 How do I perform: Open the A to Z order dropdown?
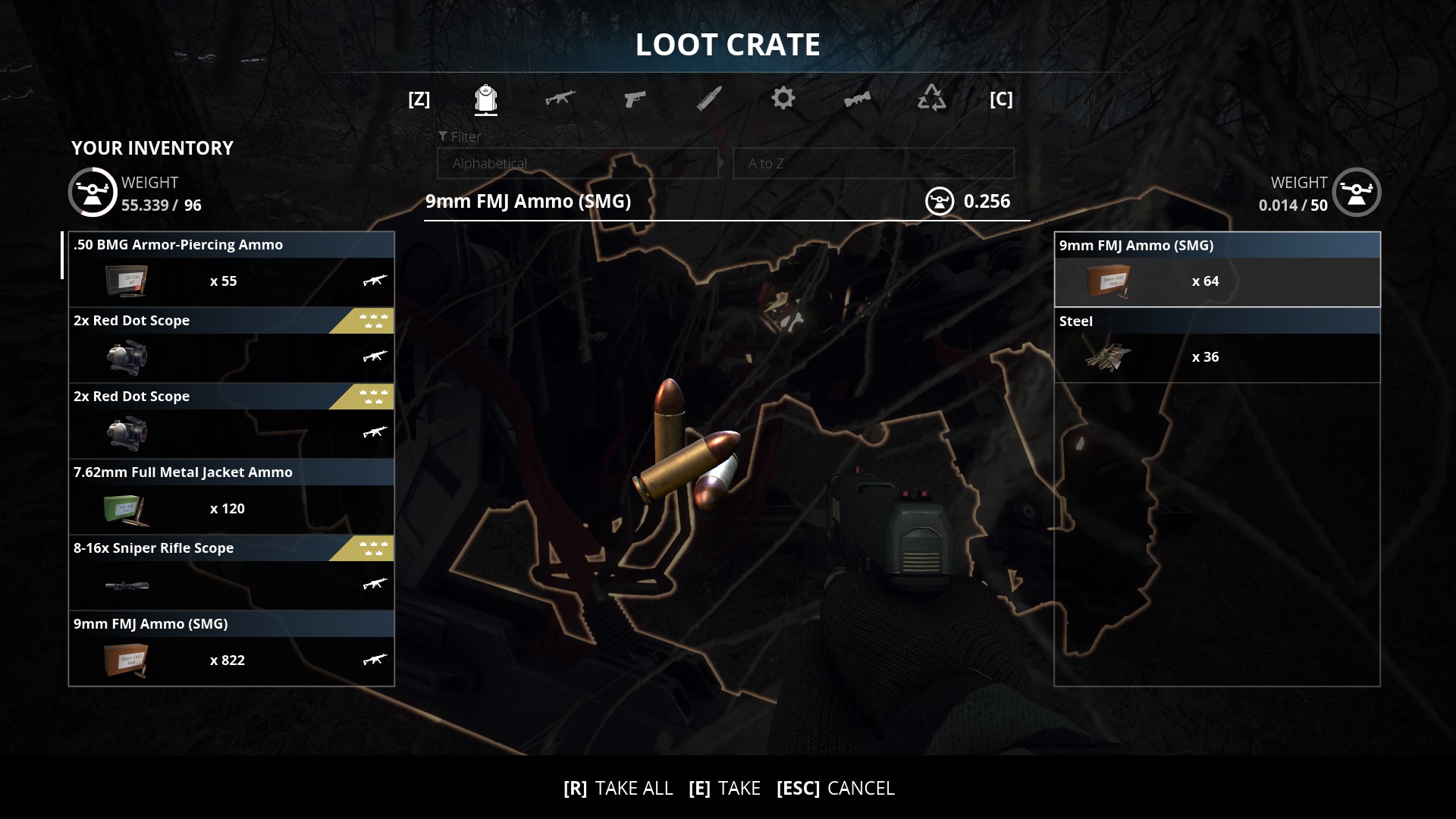tap(873, 164)
